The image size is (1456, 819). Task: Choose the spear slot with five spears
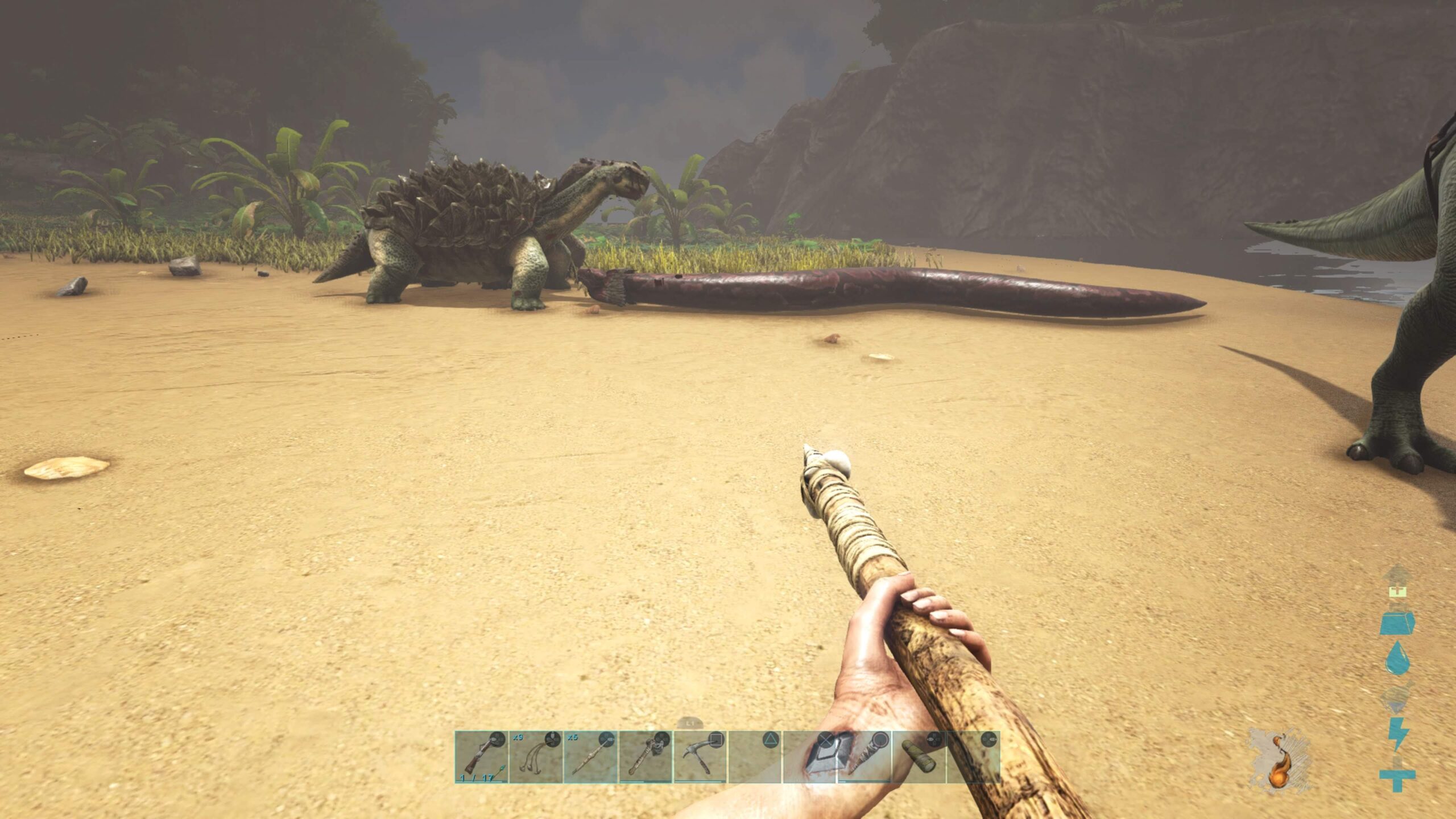point(590,757)
